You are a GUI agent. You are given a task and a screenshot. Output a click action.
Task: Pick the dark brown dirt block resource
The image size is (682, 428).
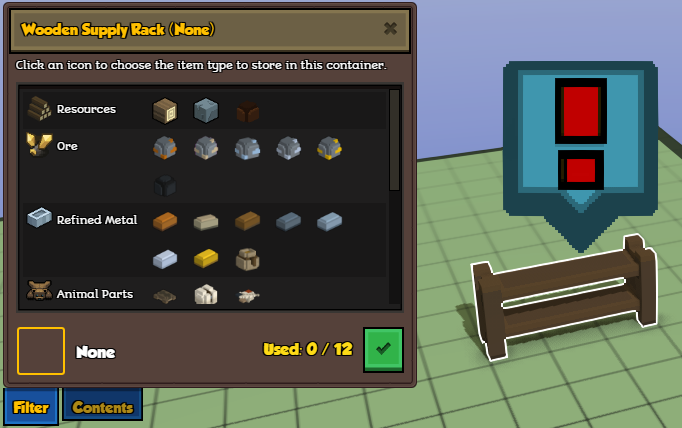pyautogui.click(x=247, y=110)
